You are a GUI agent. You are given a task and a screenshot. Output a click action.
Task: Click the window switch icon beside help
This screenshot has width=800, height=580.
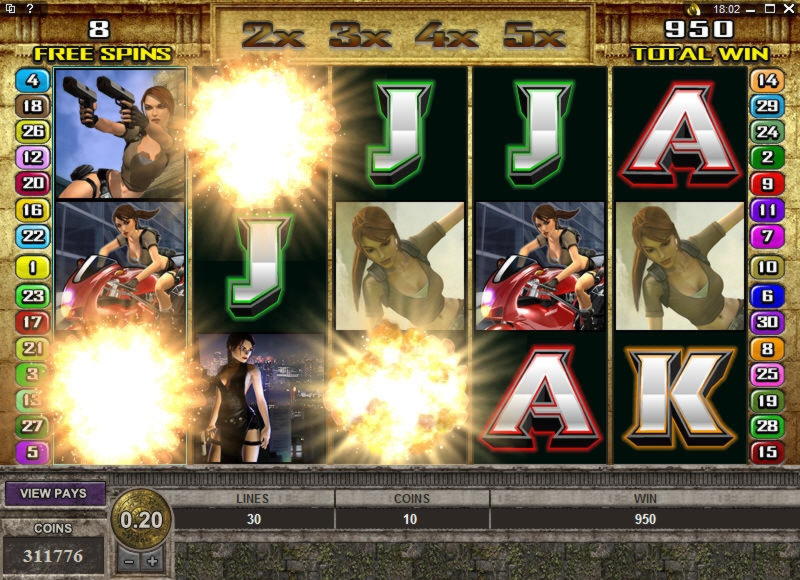(x=11, y=8)
